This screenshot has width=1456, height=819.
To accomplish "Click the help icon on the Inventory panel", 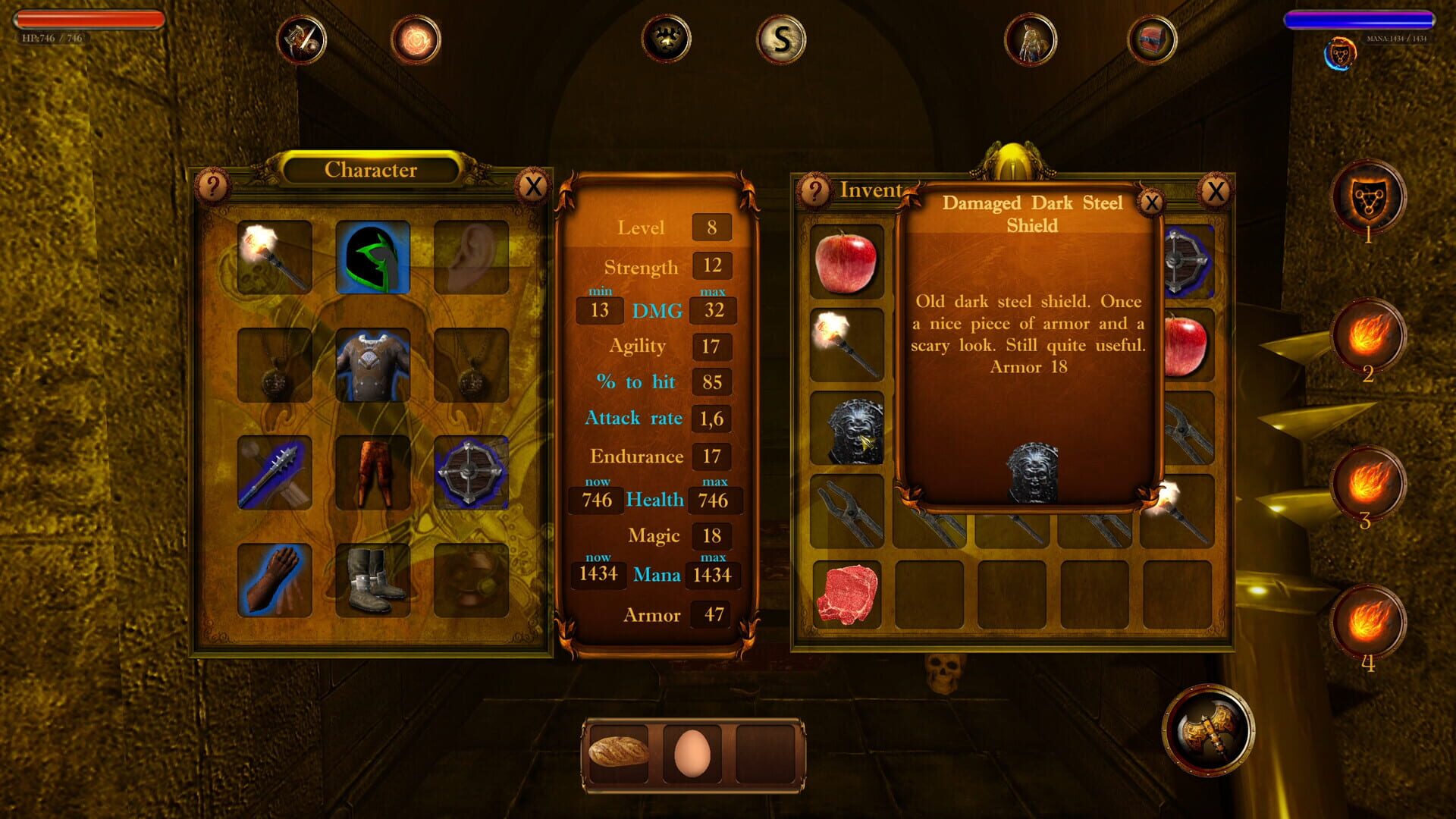I will point(815,190).
